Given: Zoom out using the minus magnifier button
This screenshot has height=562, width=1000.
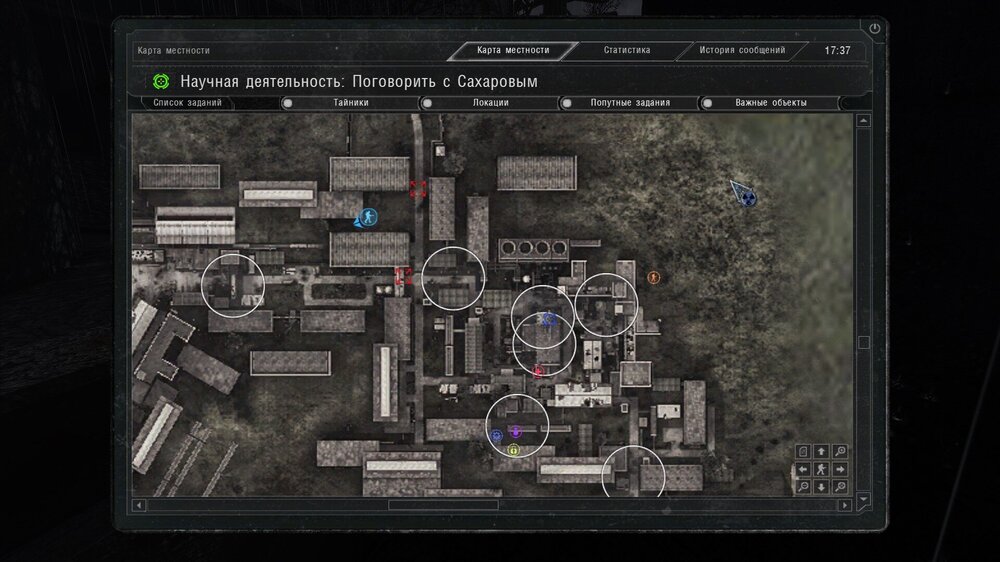Looking at the screenshot, I should [x=803, y=487].
